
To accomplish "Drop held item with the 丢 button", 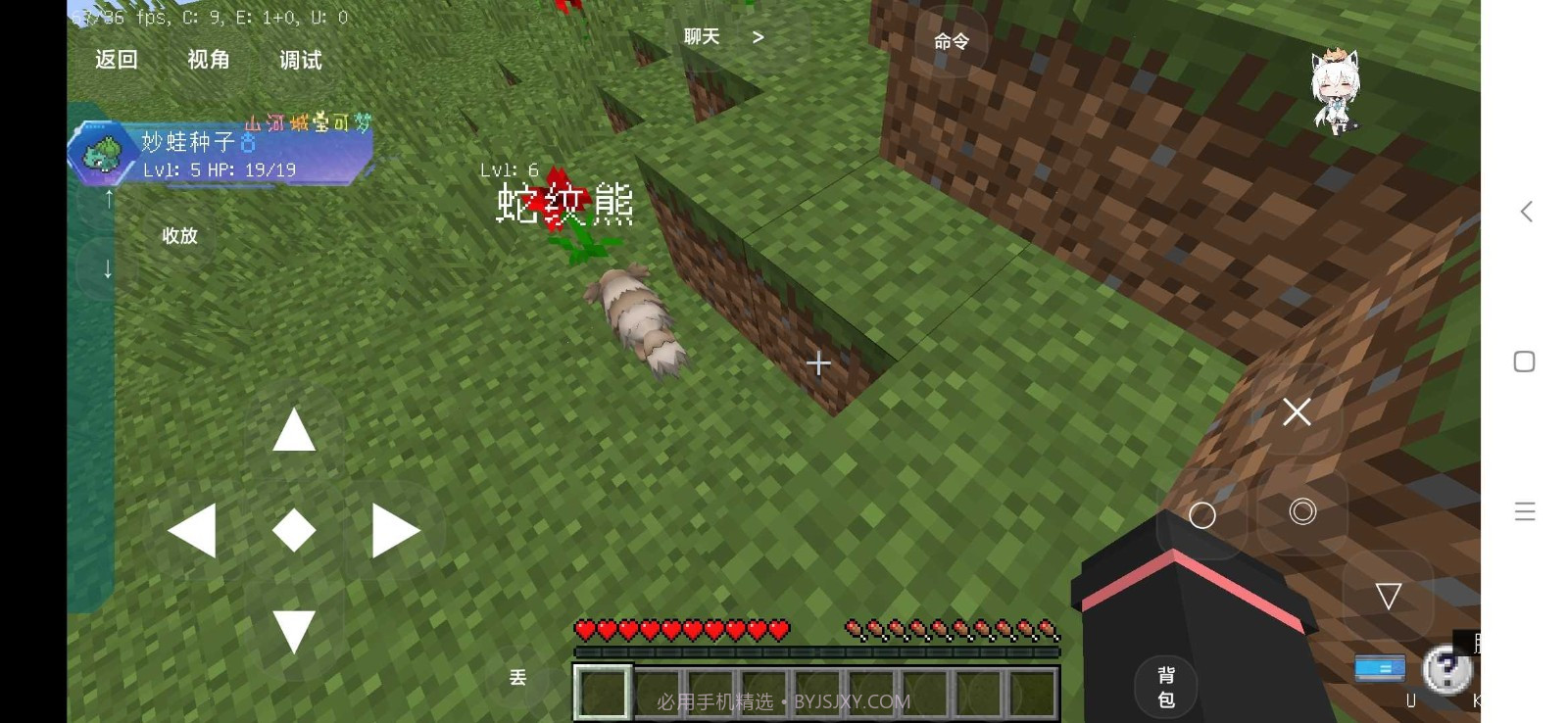I will (x=518, y=677).
